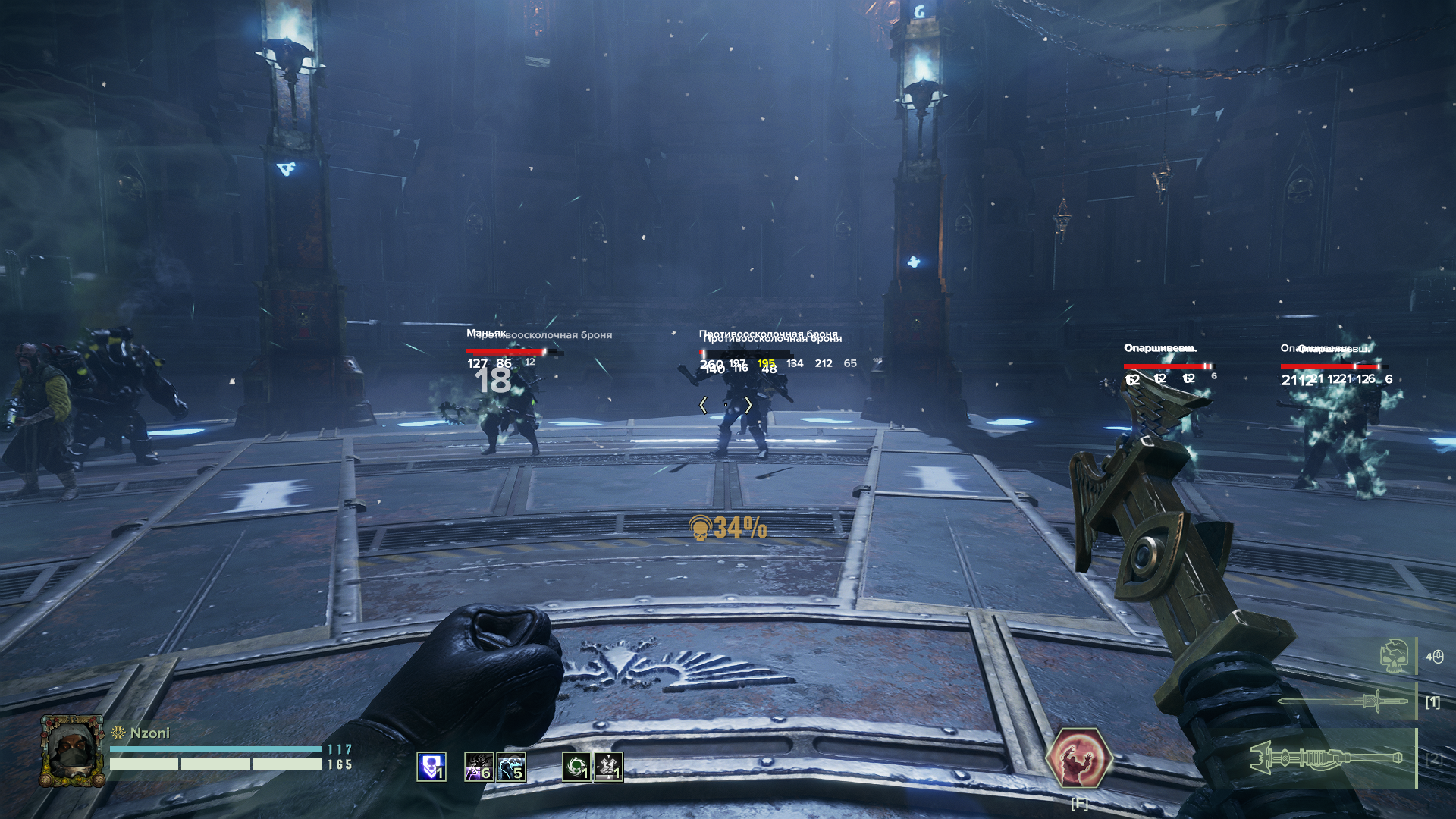Image resolution: width=1456 pixels, height=819 pixels.
Task: Select the cracked skull blitz slot
Action: (x=1394, y=656)
